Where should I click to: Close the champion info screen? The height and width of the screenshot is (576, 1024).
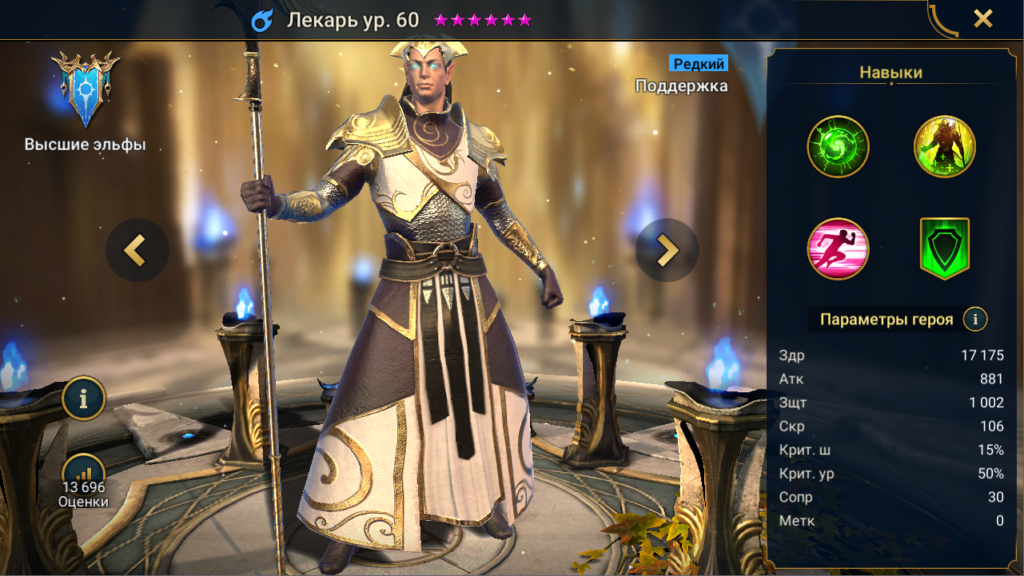(x=983, y=19)
